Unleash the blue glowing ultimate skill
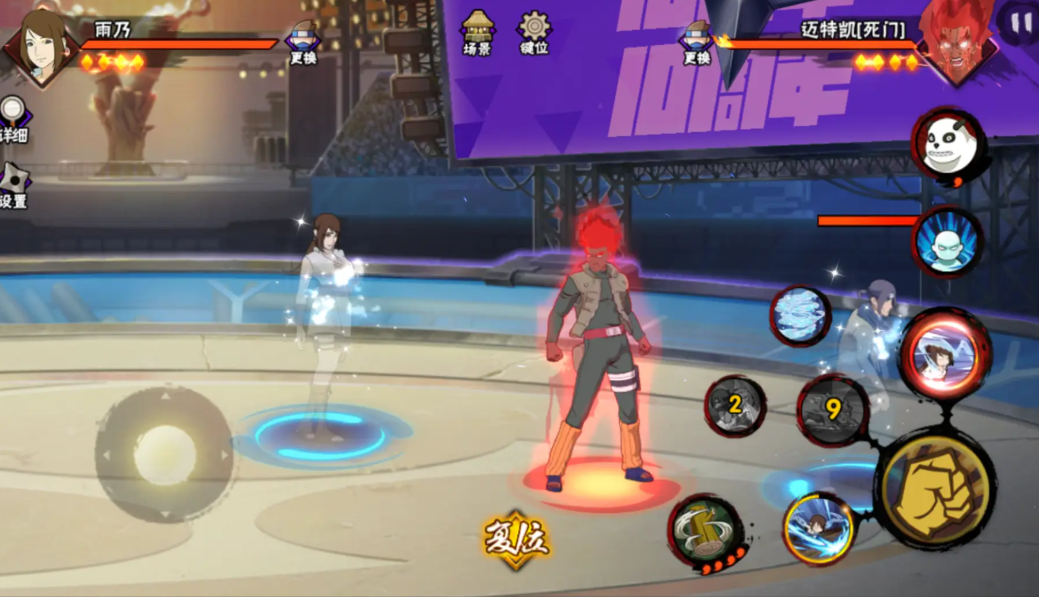The width and height of the screenshot is (1039, 597). point(818,526)
